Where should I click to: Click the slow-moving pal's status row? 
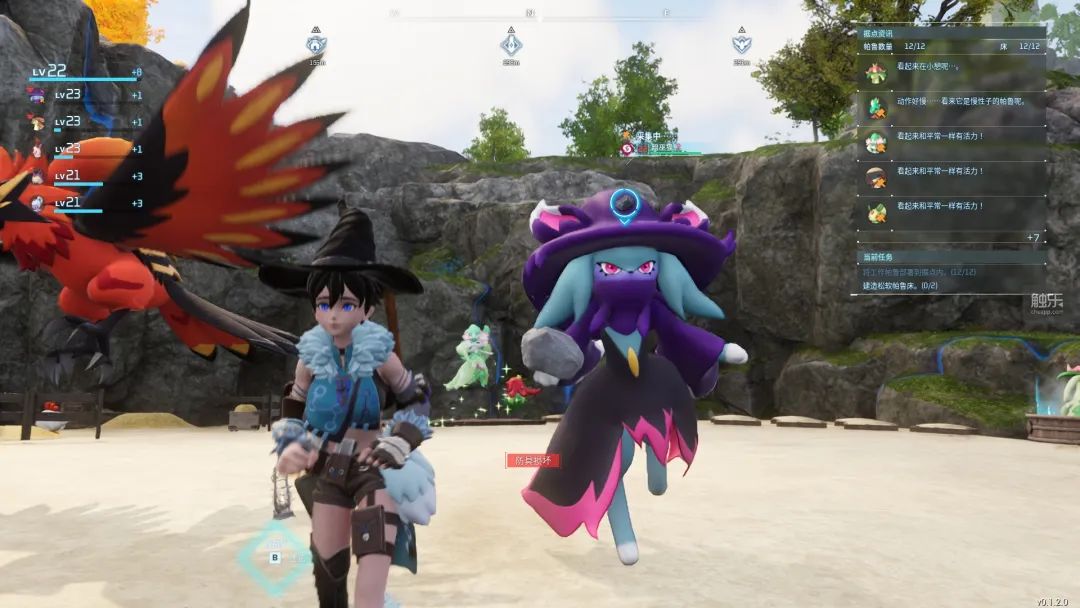tap(950, 102)
